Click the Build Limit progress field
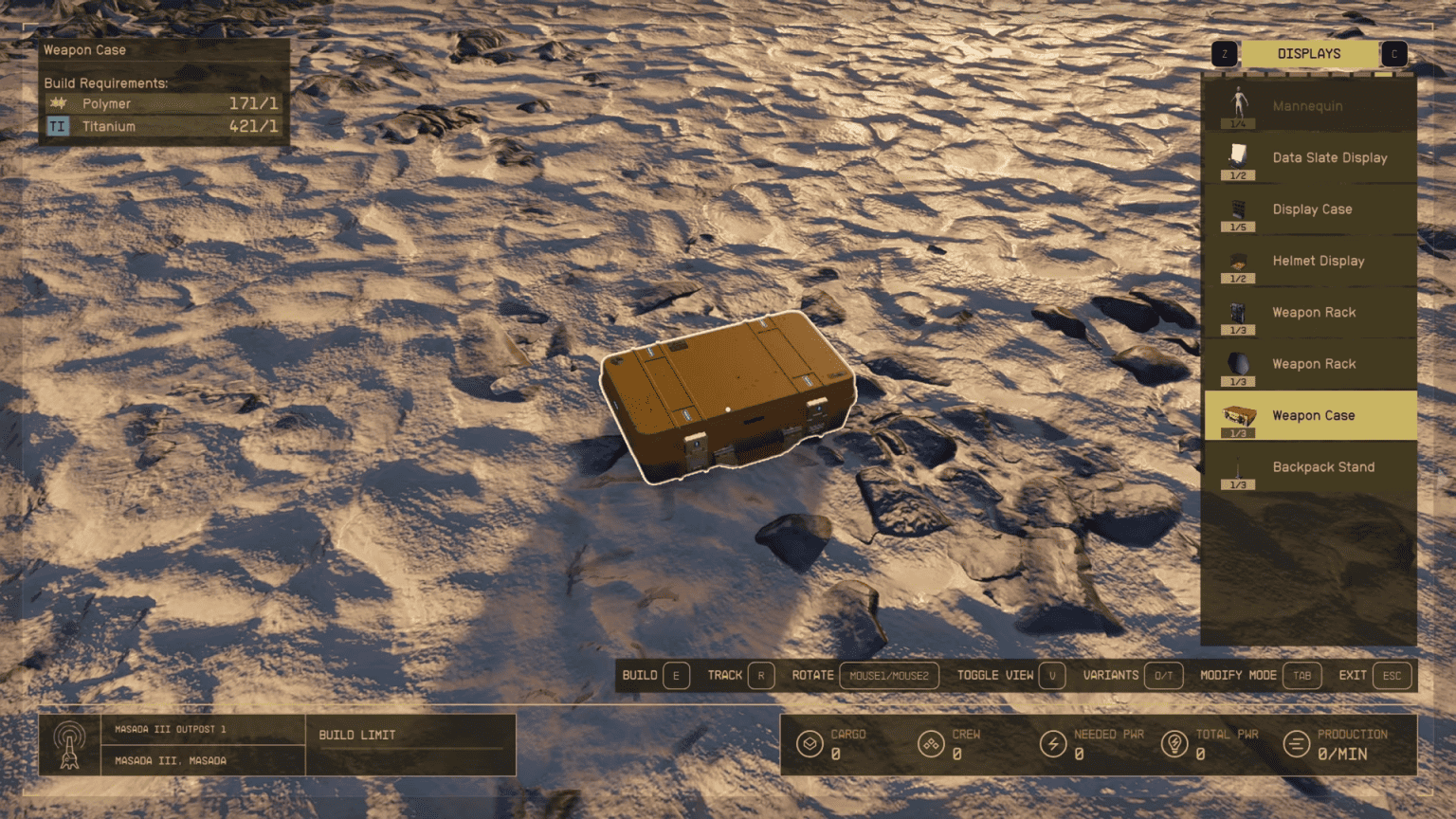 (x=410, y=744)
